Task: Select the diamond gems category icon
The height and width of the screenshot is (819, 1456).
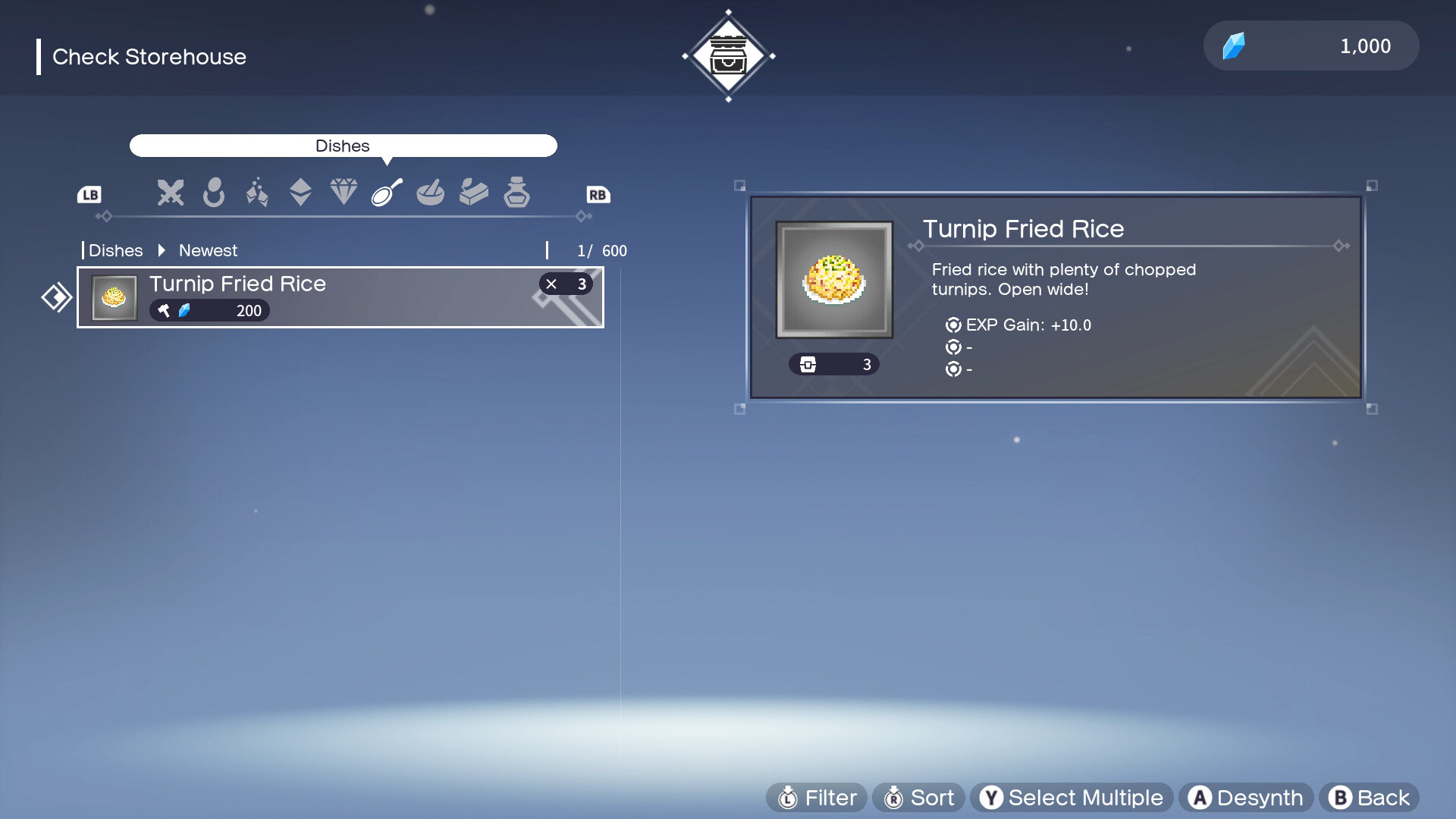Action: 344,192
